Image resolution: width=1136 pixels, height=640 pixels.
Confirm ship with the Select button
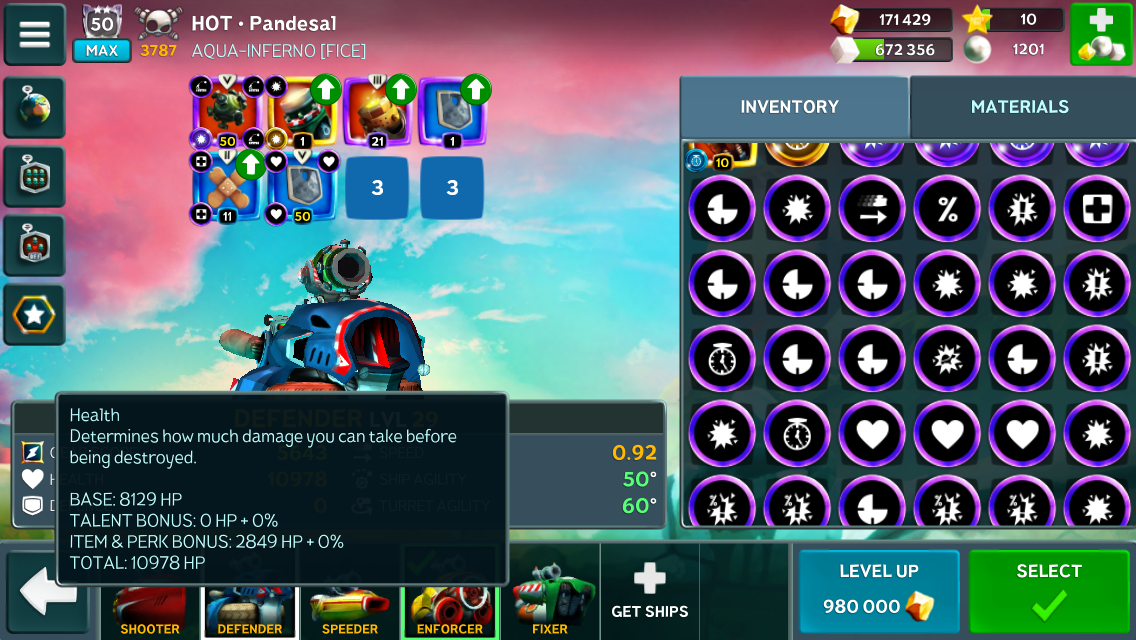pyautogui.click(x=1048, y=591)
